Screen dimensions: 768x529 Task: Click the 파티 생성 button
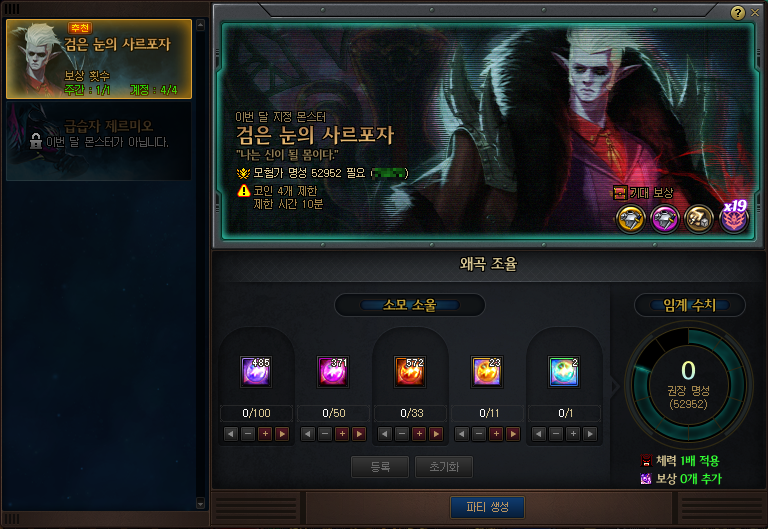[x=487, y=506]
